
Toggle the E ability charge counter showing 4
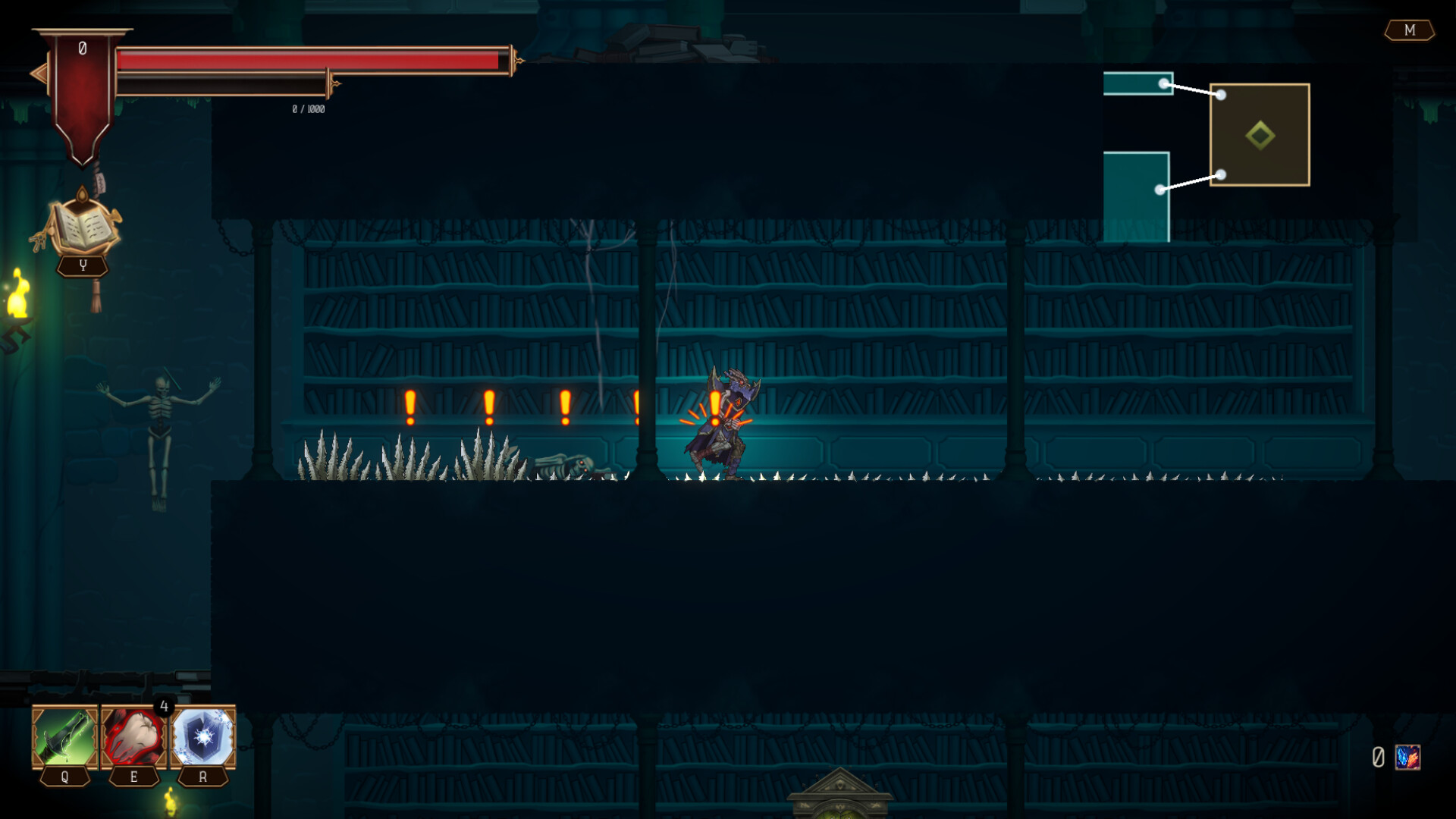pos(165,706)
